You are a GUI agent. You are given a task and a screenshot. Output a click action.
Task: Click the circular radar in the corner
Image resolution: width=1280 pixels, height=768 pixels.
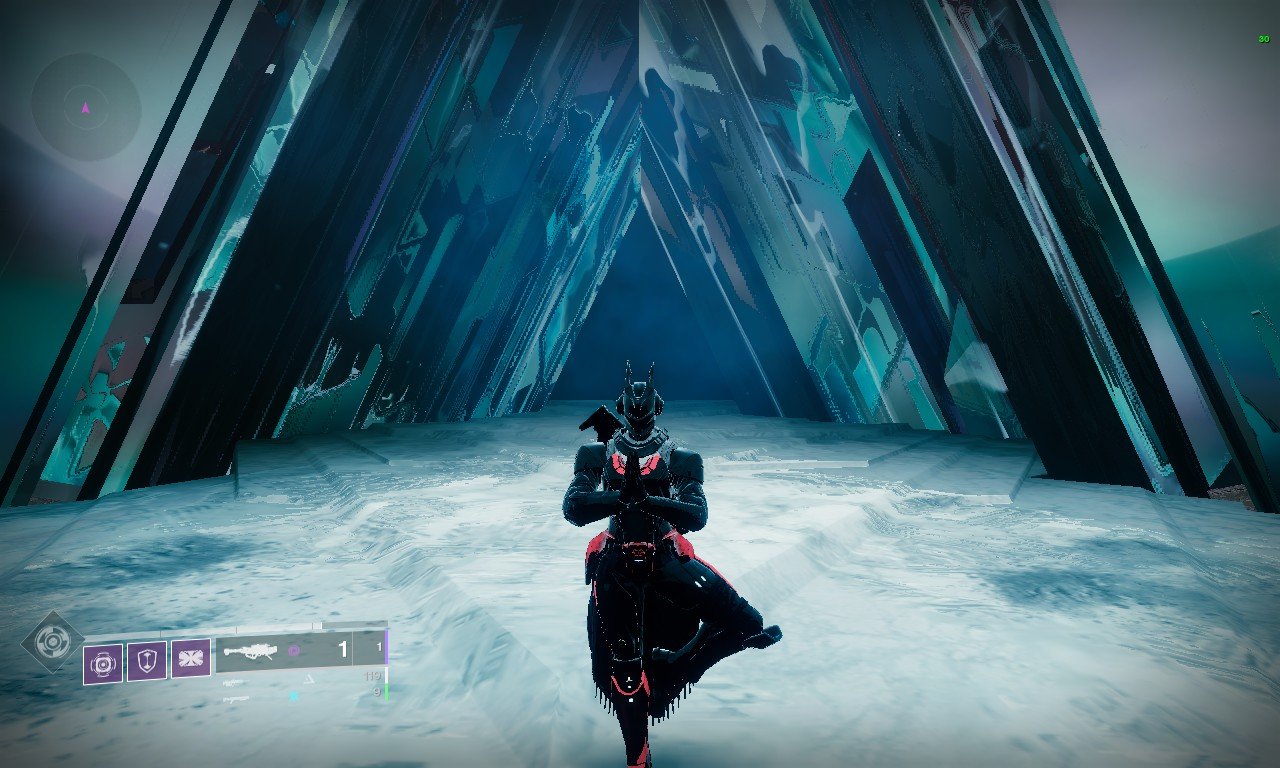pyautogui.click(x=85, y=107)
